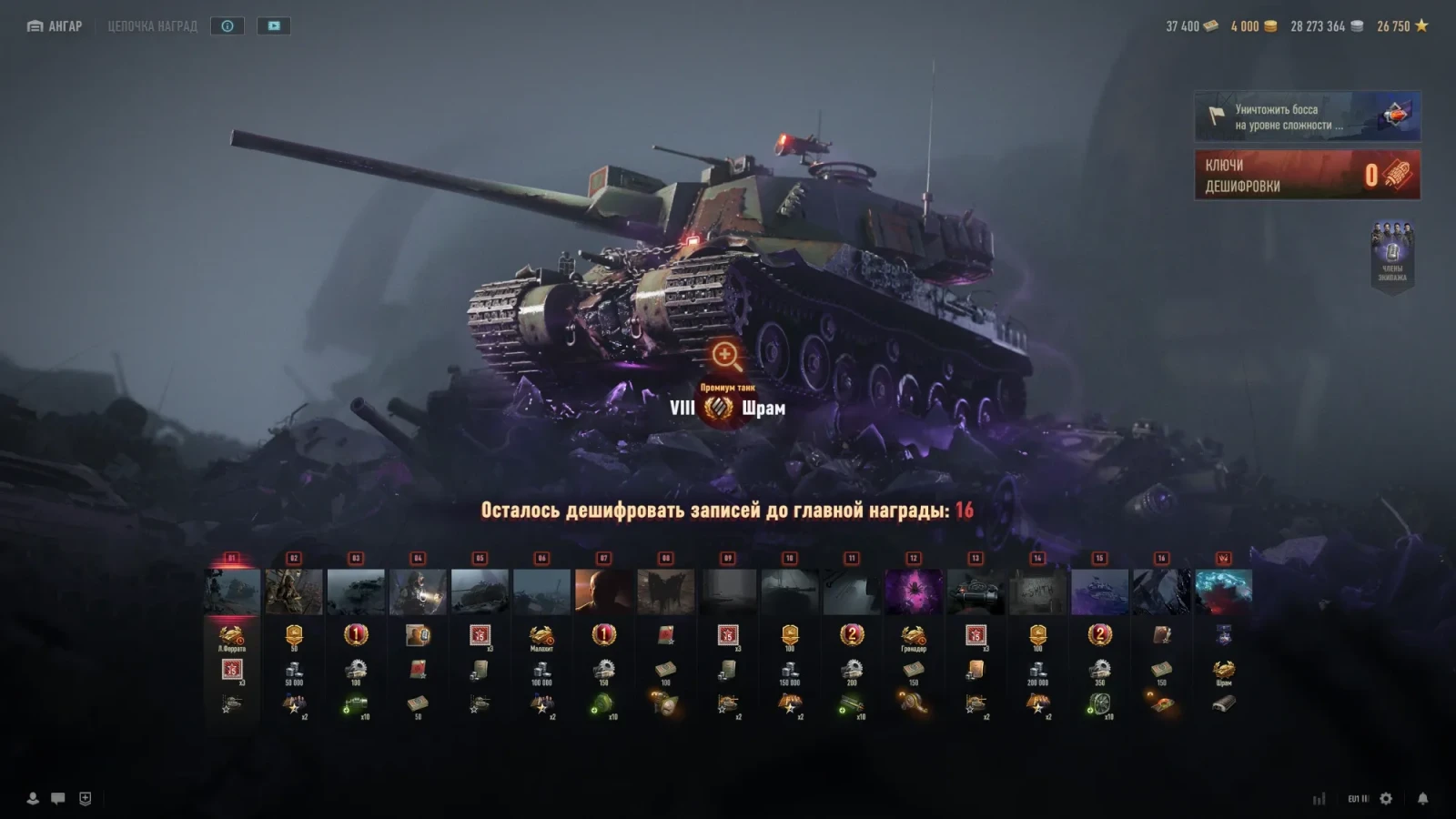The height and width of the screenshot is (819, 1456).
Task: Select the final stage blue crystal thumbnail
Action: tap(1223, 591)
